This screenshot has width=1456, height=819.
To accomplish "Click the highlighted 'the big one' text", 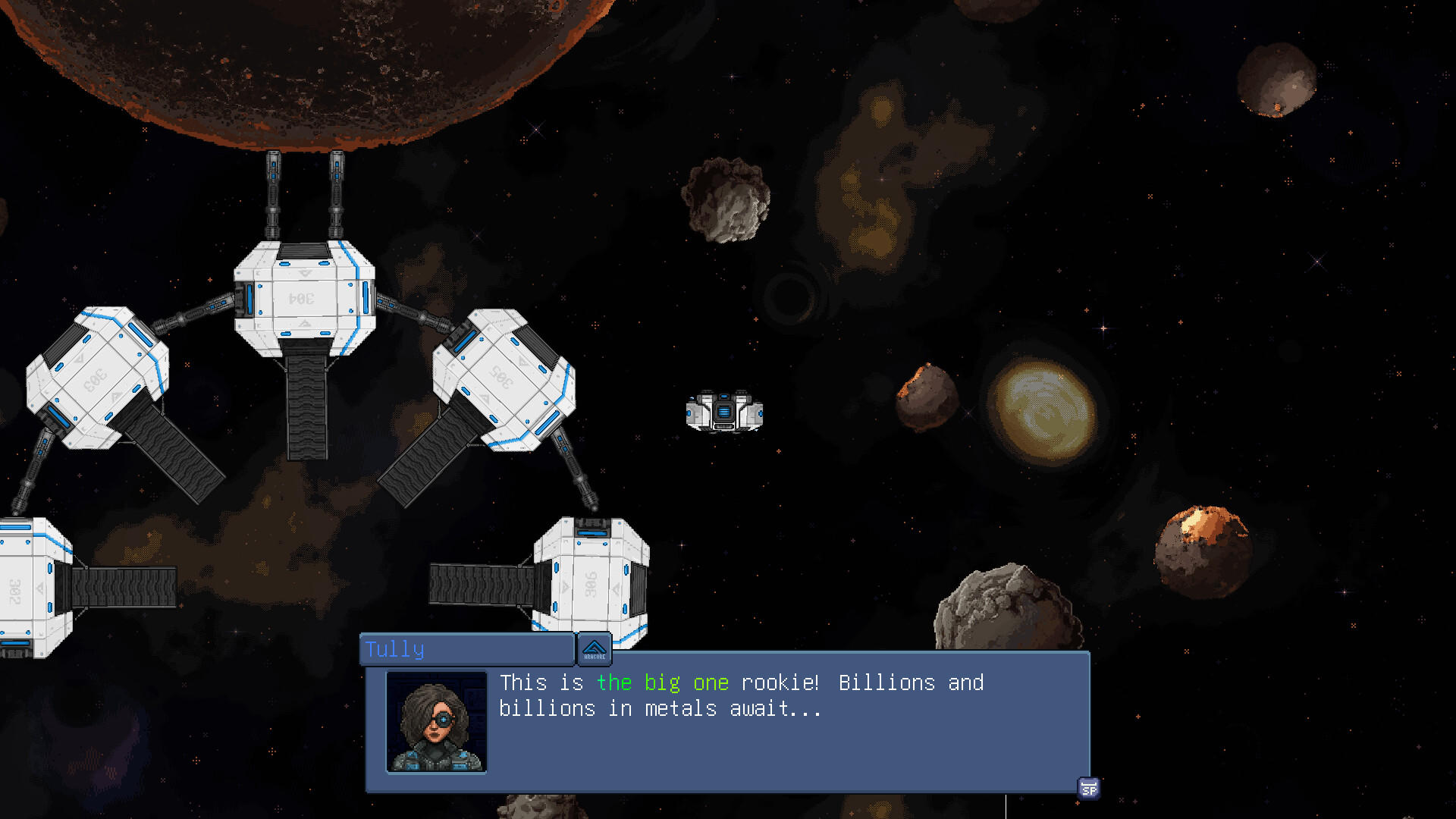I will coord(662,682).
